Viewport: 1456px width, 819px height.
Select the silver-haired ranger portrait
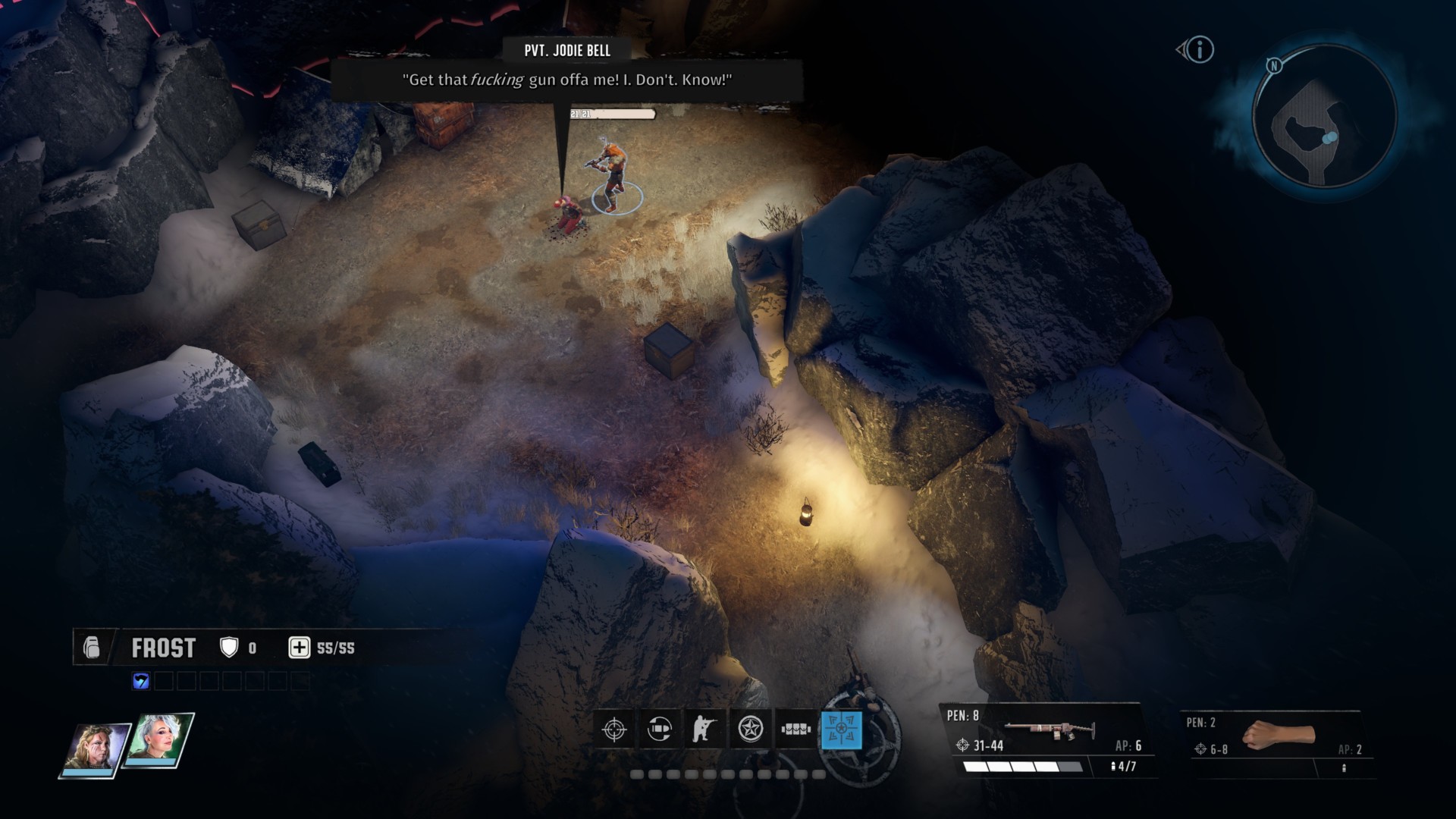click(159, 741)
